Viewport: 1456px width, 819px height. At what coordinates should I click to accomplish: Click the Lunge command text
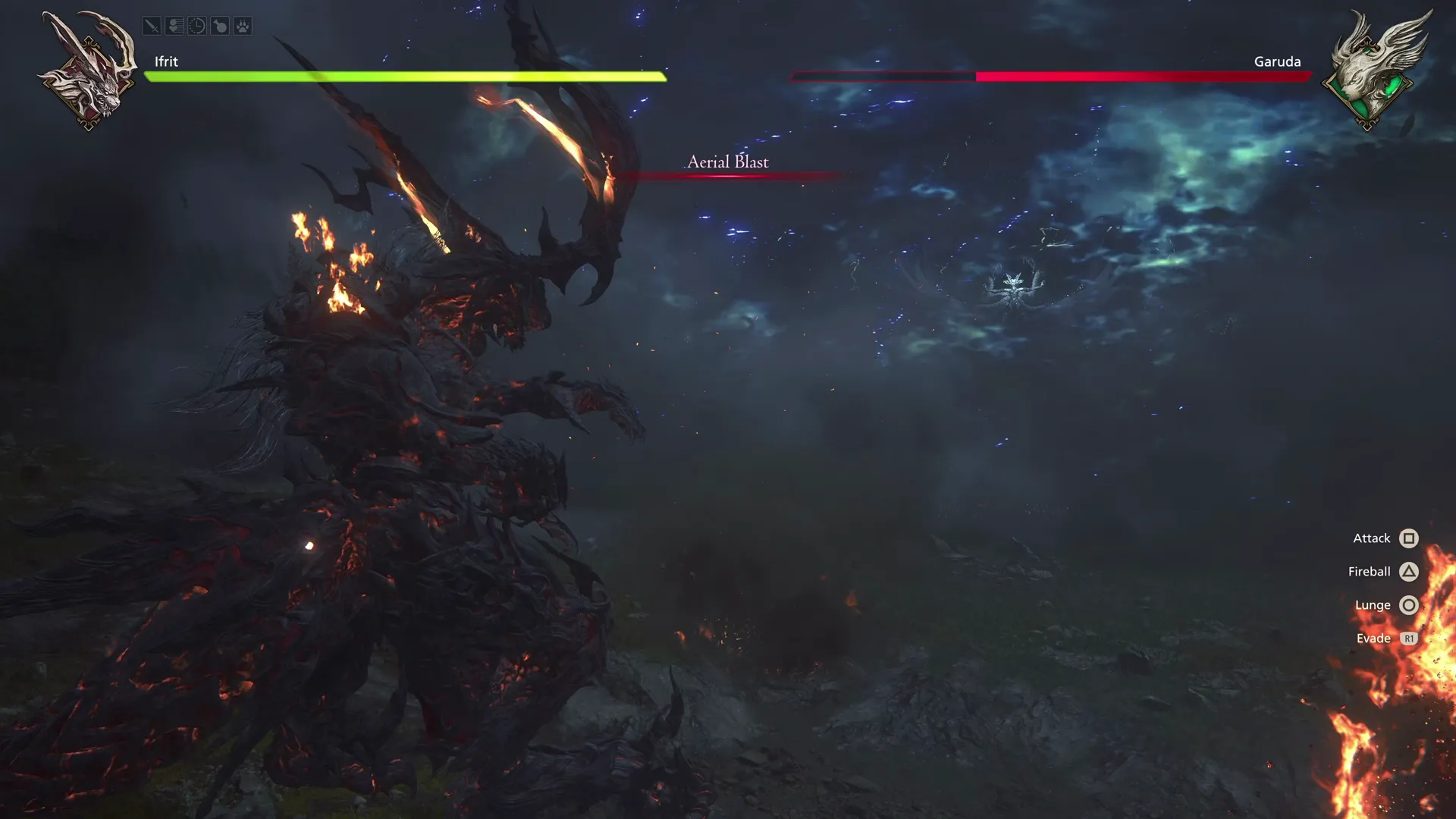click(x=1372, y=604)
